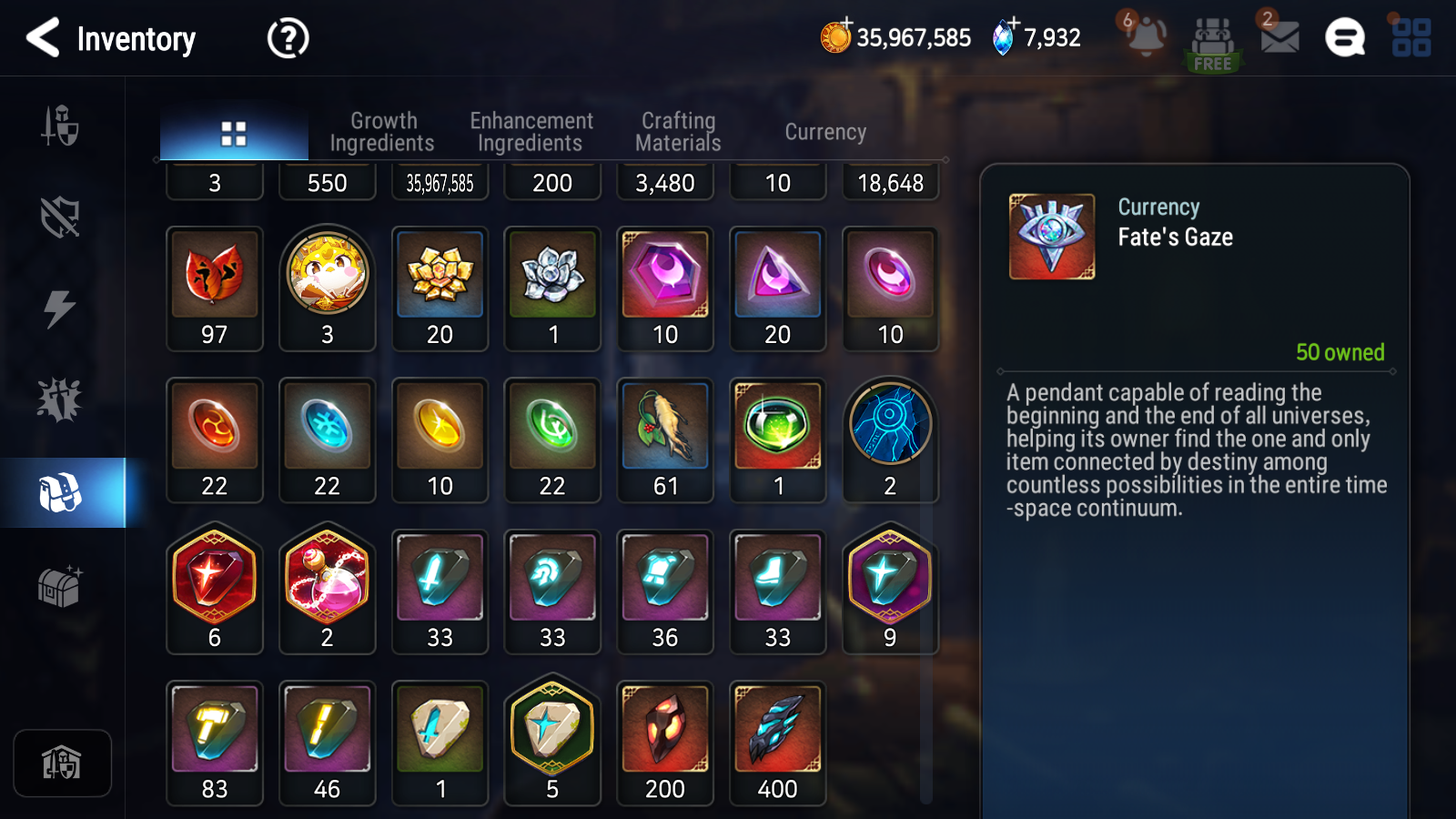Viewport: 1456px width, 819px height.
Task: Open the chat bubble
Action: tap(1345, 38)
